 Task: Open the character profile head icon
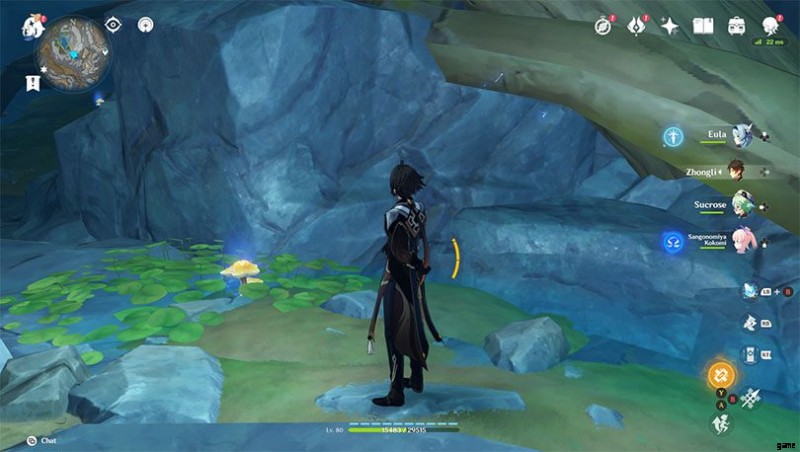pyautogui.click(x=770, y=26)
